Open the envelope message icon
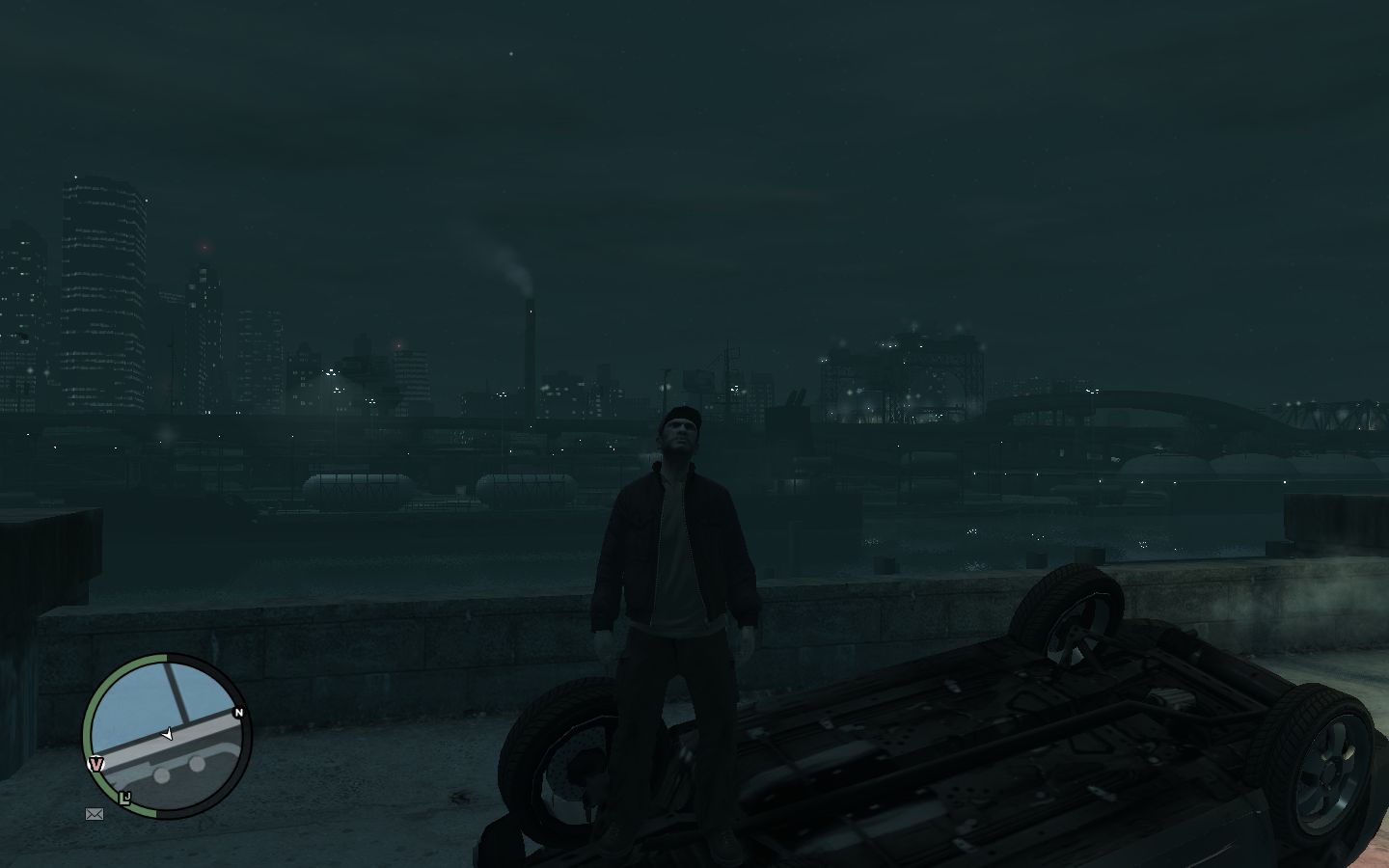Viewport: 1389px width, 868px height. click(x=95, y=814)
